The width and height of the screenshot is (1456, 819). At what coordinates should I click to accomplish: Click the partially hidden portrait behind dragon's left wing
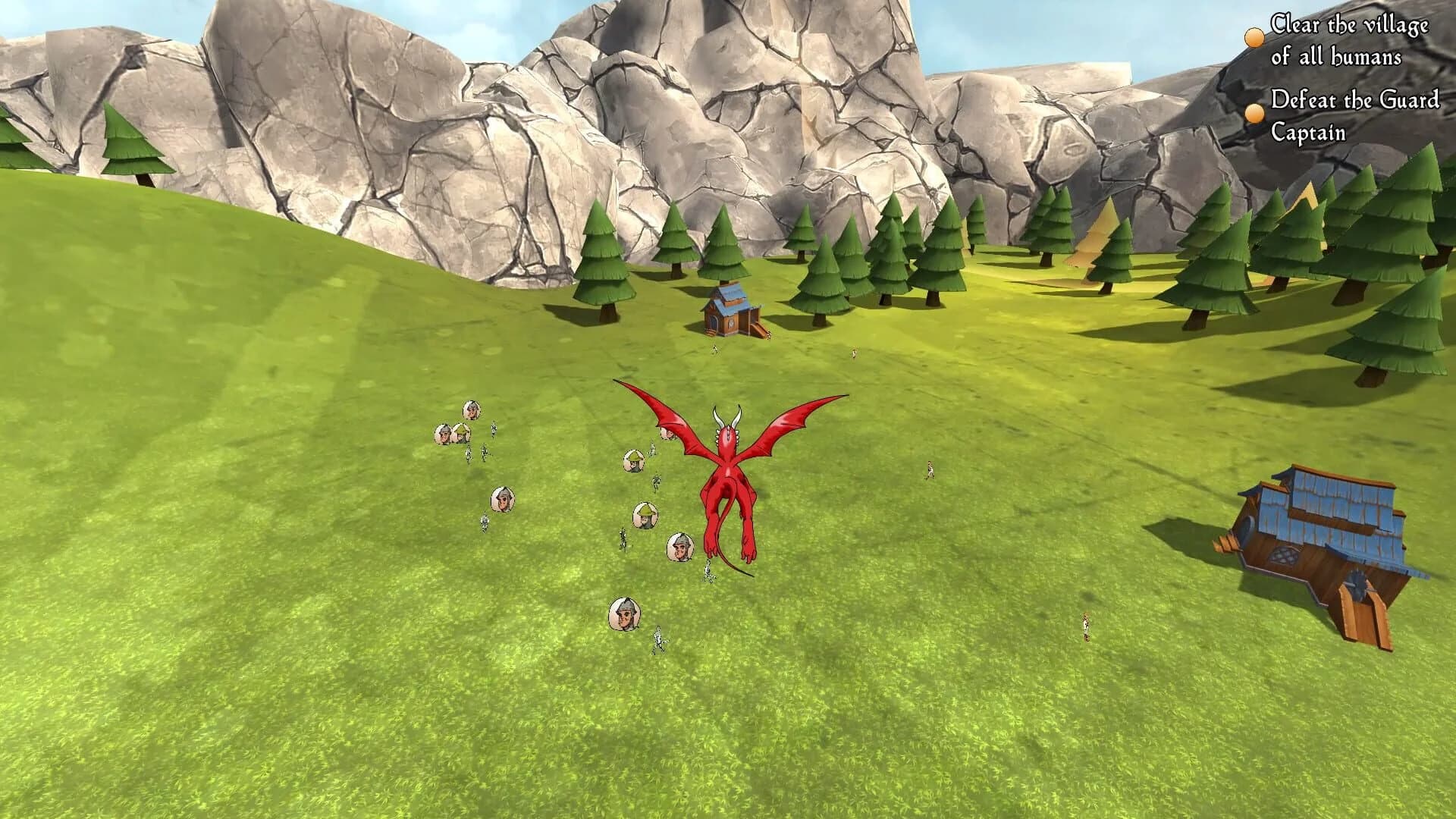[667, 434]
